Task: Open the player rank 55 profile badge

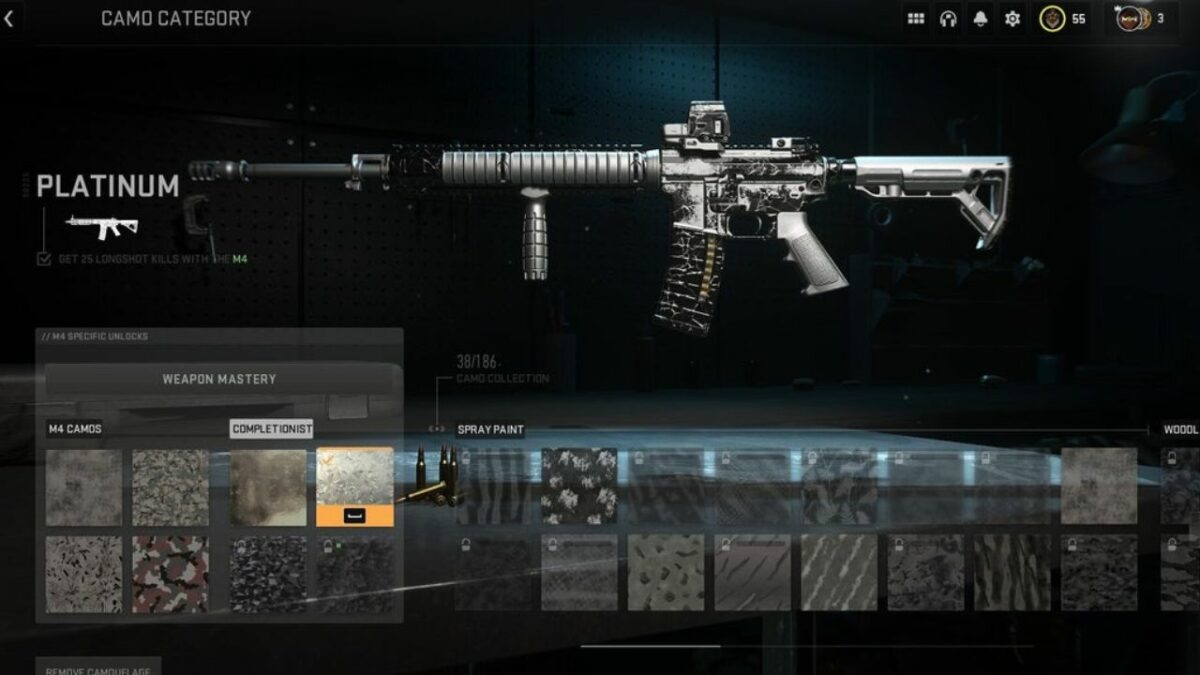Action: point(1063,19)
